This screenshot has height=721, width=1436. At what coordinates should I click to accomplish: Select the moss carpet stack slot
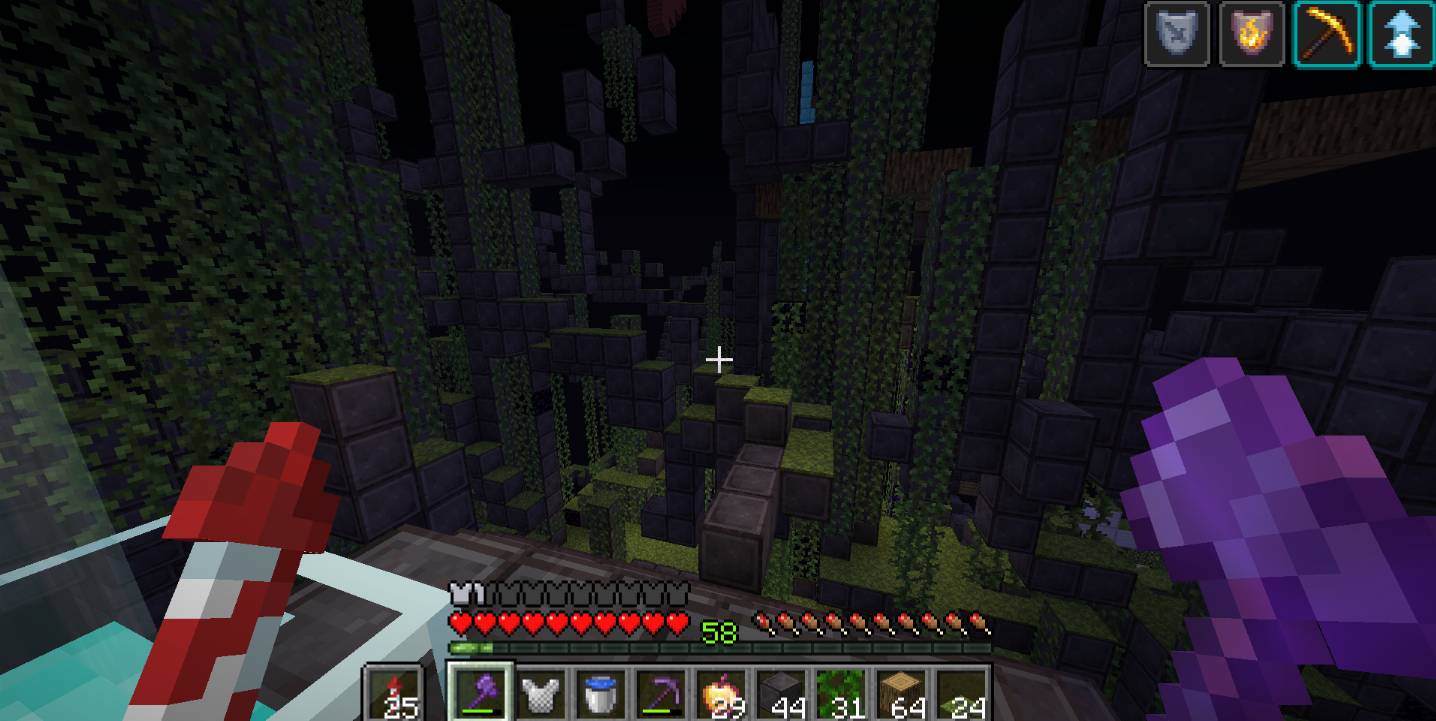point(961,693)
